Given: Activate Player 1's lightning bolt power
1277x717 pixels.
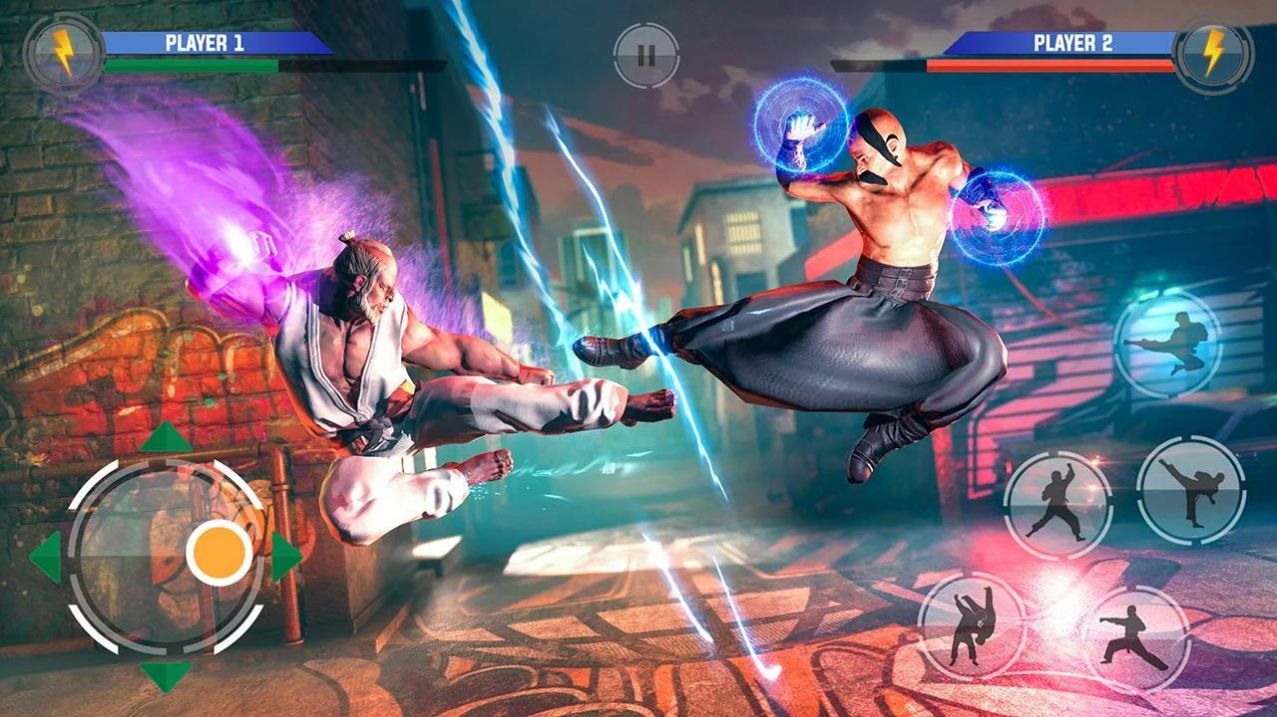Looking at the screenshot, I should [63, 52].
